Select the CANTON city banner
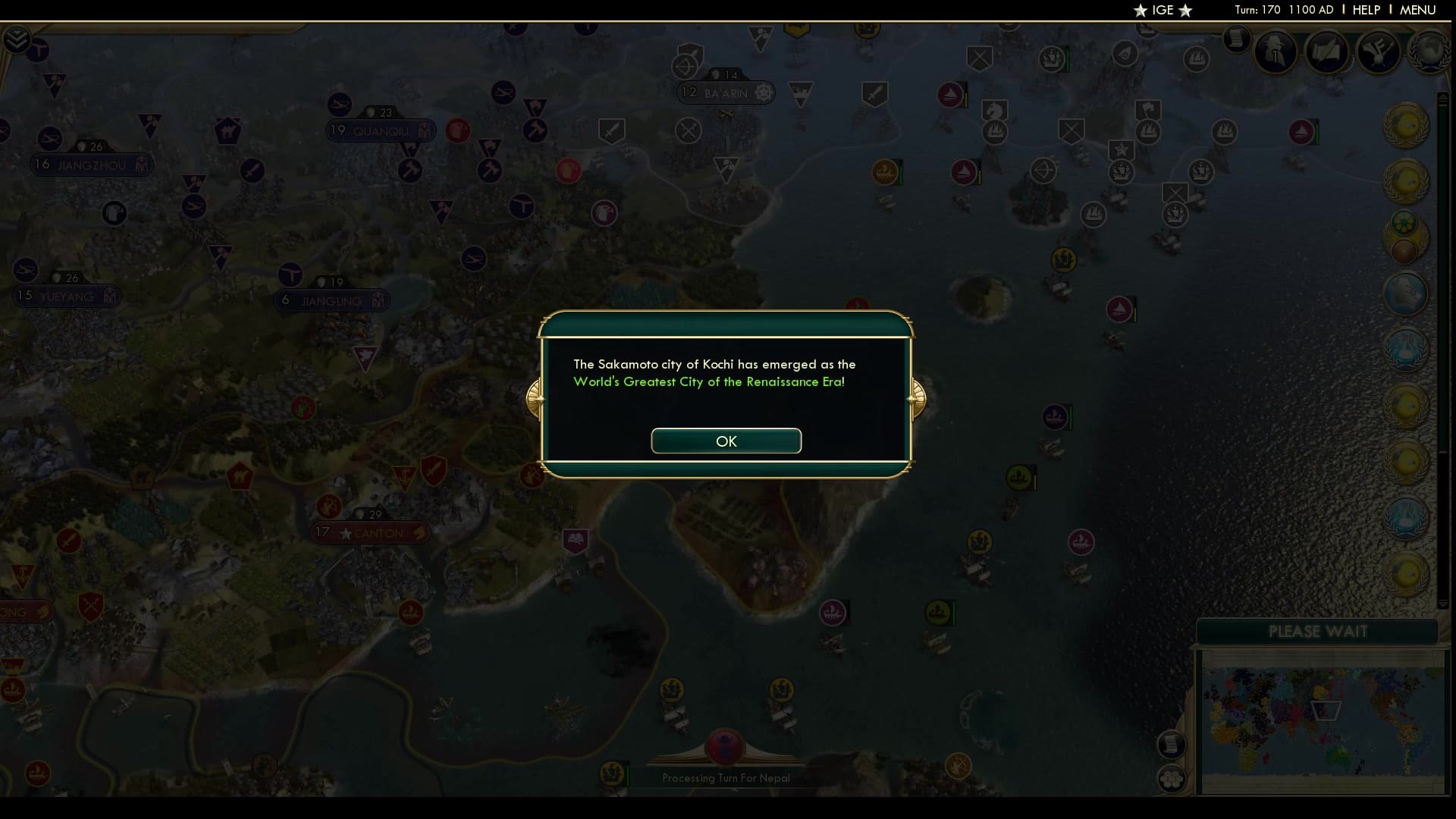This screenshot has width=1456, height=819. pos(369,532)
